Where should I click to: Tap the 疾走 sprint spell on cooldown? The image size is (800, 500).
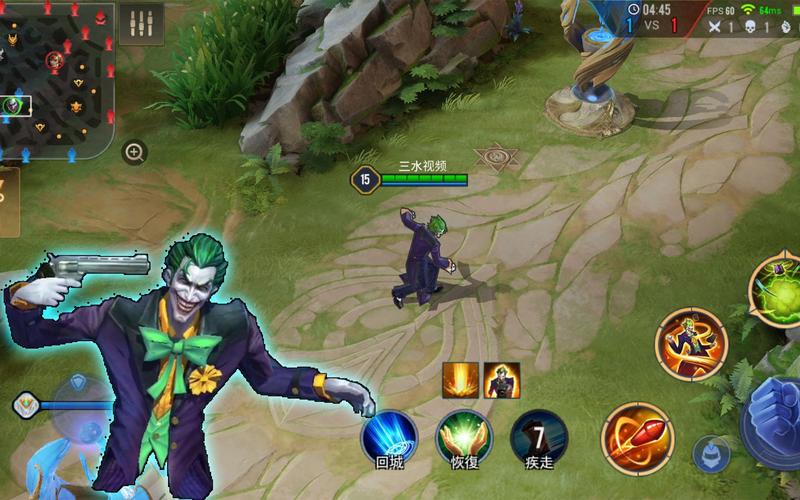[539, 437]
